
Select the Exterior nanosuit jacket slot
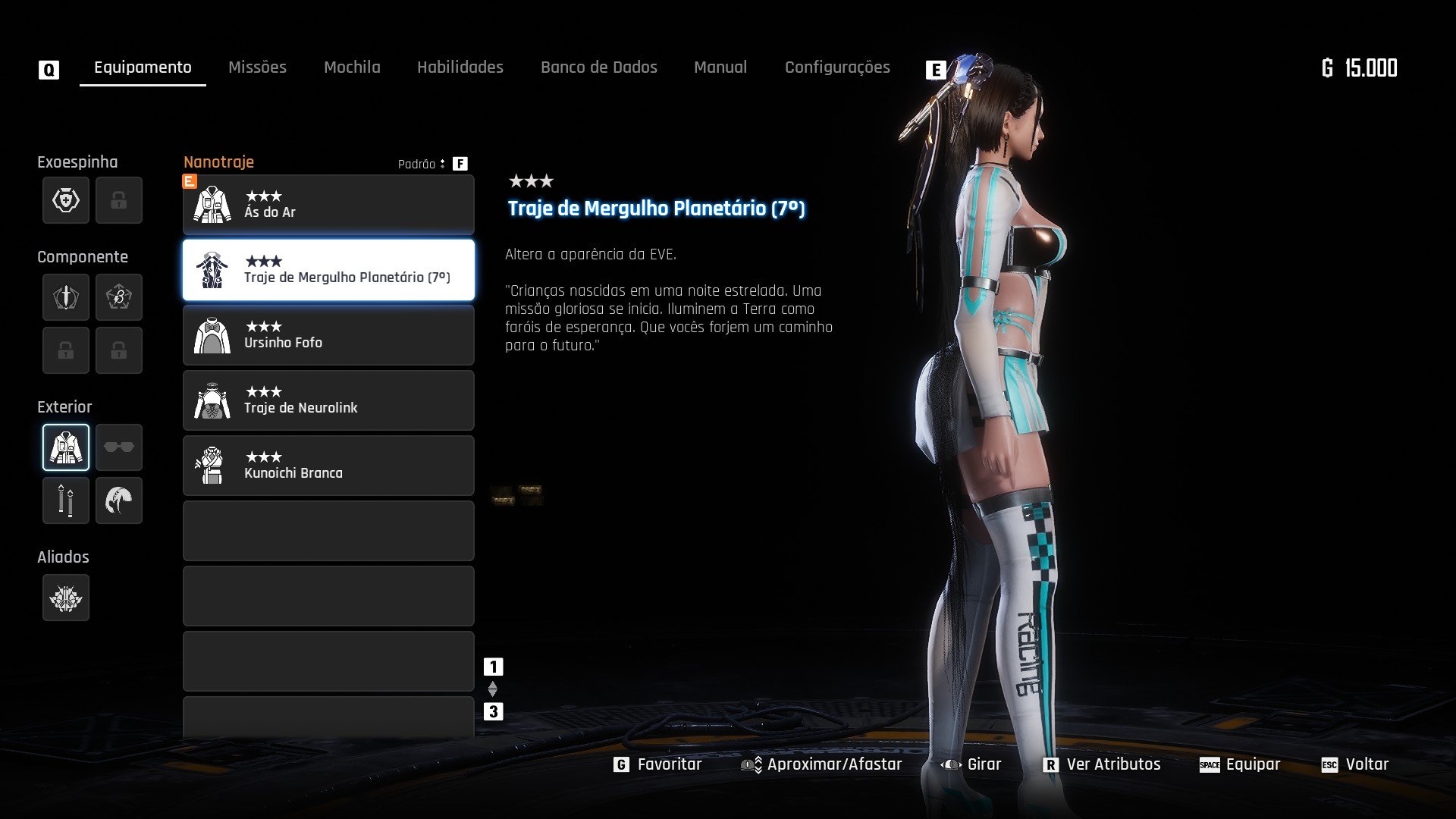66,447
